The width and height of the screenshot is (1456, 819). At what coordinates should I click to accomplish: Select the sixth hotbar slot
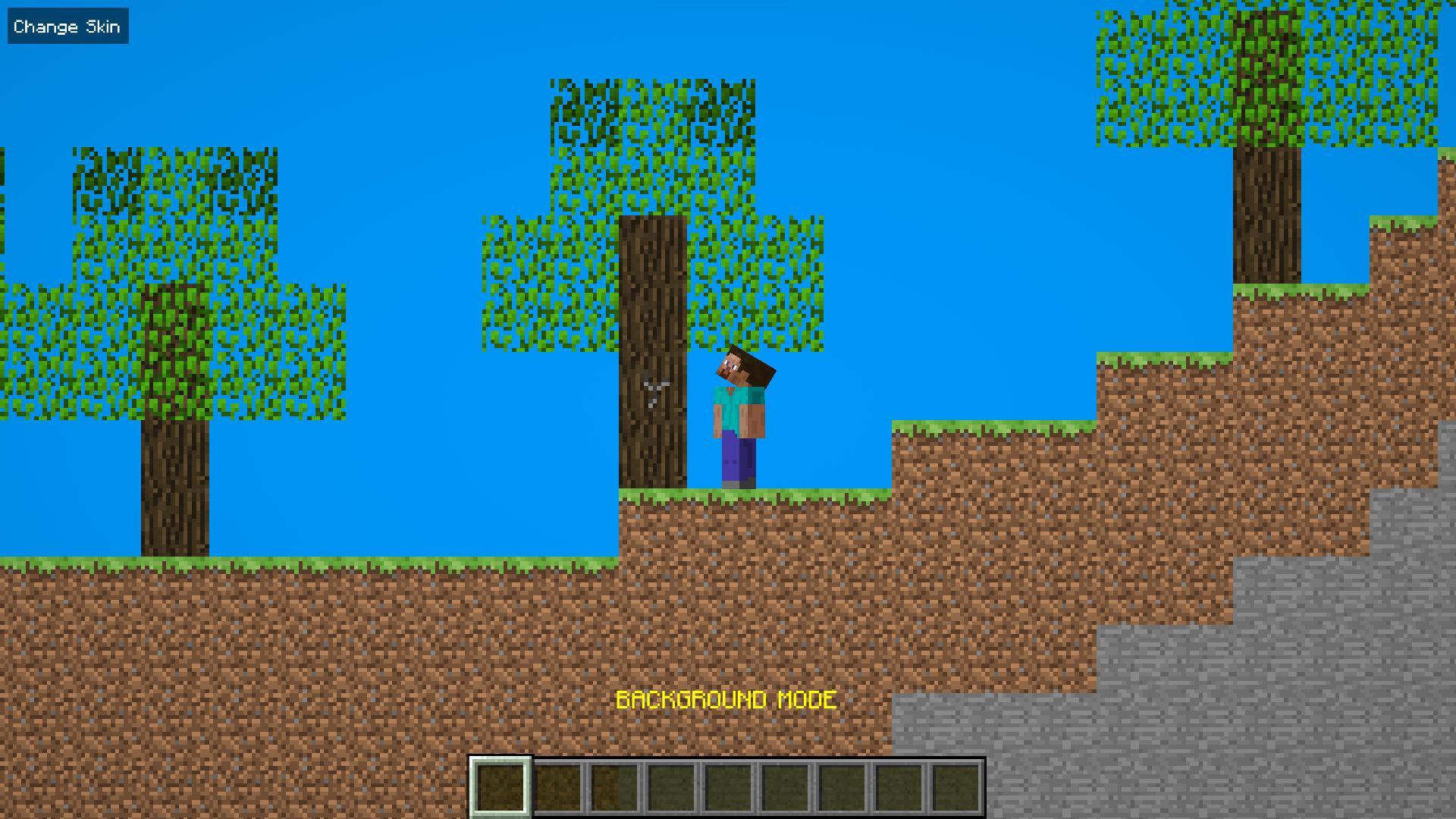(785, 788)
